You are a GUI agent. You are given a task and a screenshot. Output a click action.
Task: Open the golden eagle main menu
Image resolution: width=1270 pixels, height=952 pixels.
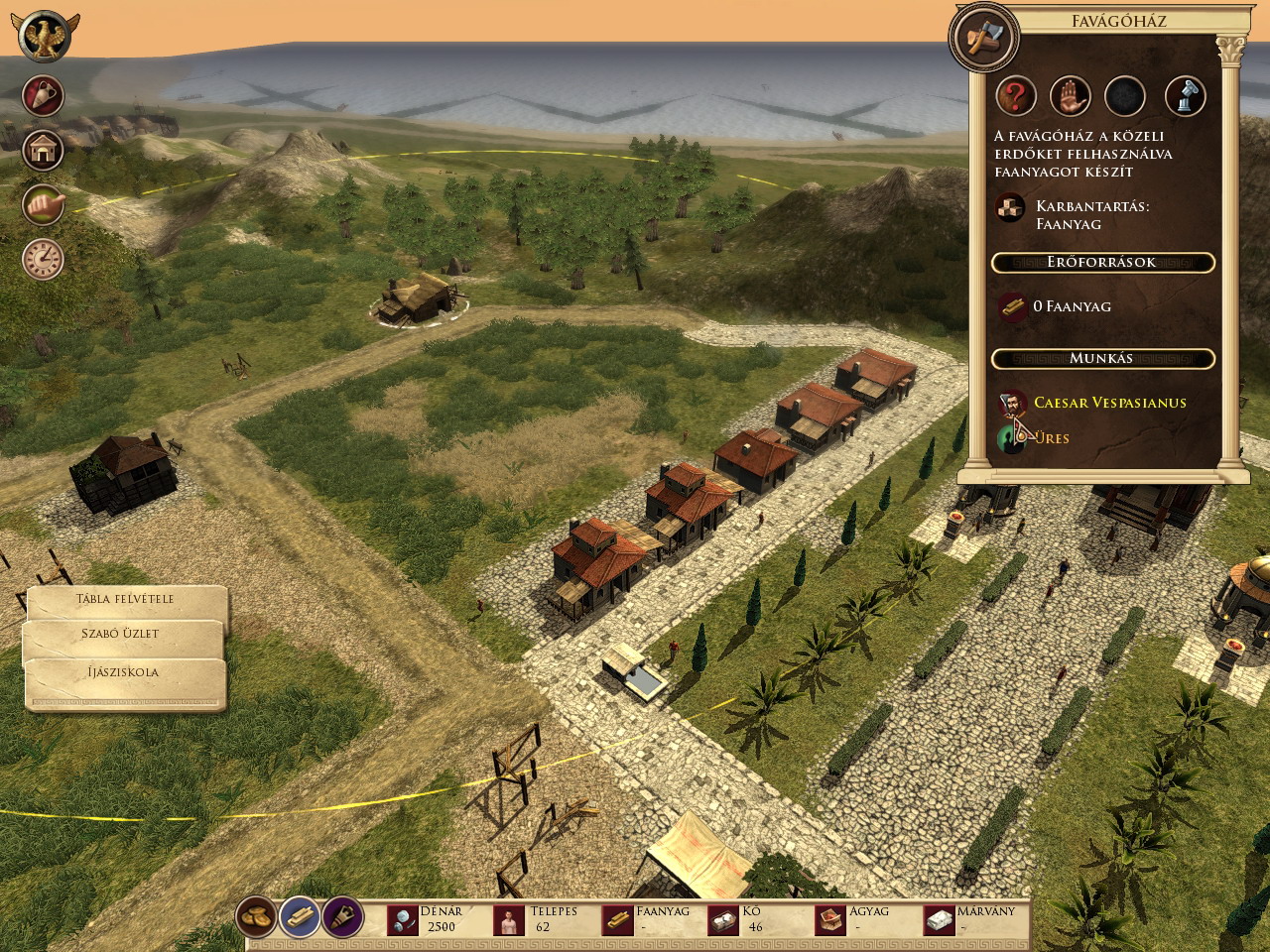(44, 36)
